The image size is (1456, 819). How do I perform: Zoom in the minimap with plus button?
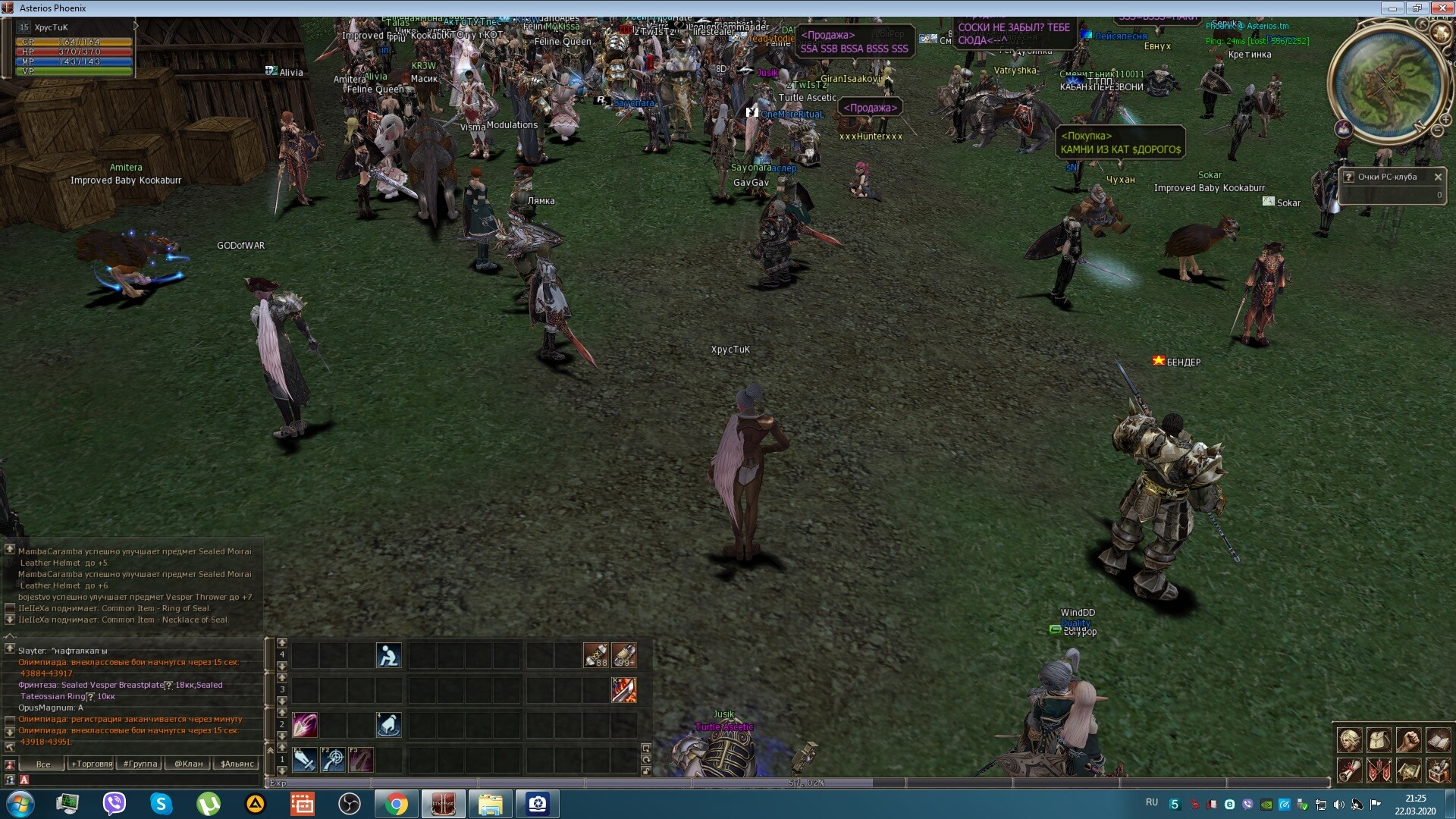point(1445,120)
